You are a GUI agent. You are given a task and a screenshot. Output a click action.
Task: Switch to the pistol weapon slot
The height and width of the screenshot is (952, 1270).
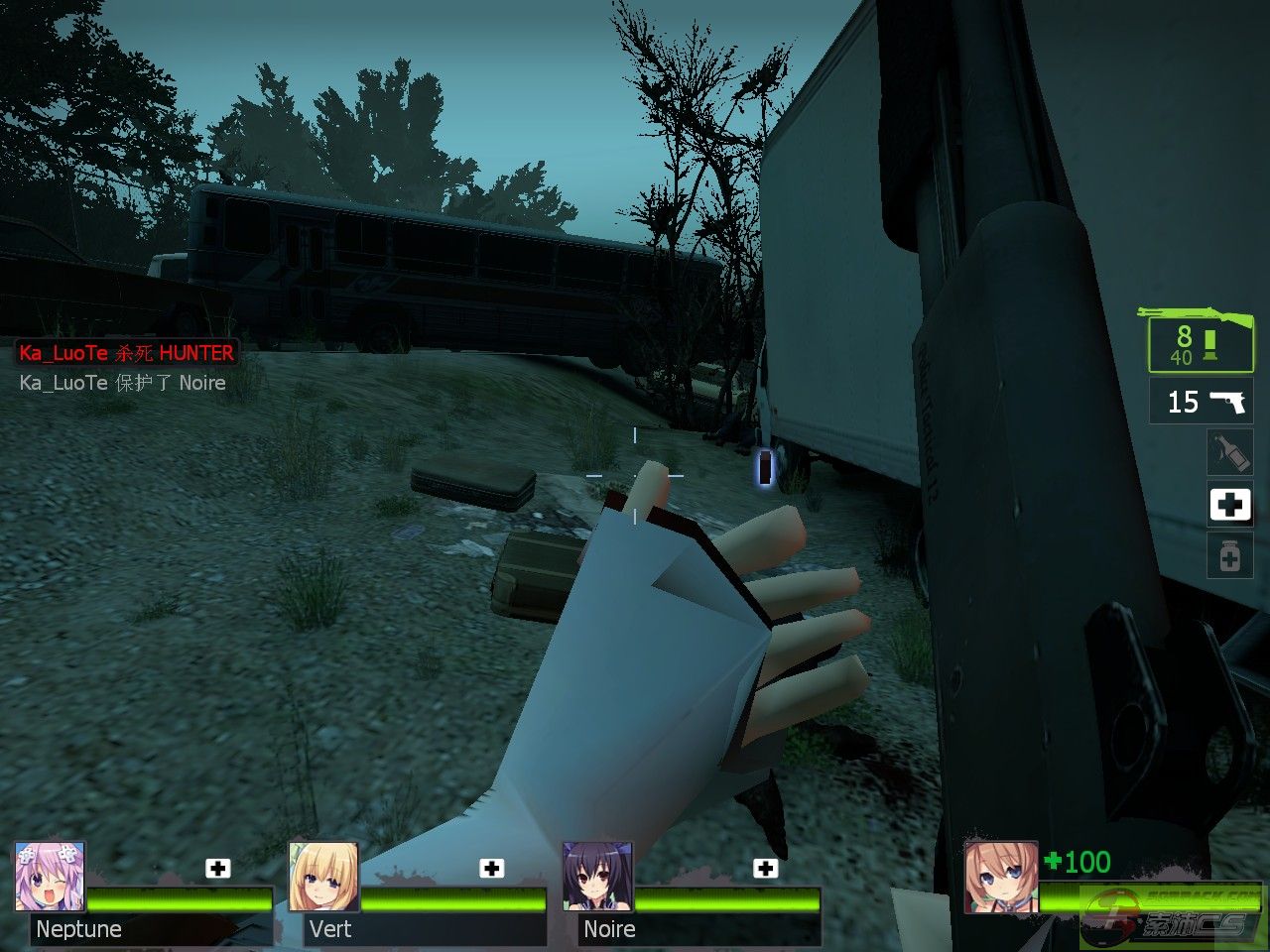tap(1203, 401)
